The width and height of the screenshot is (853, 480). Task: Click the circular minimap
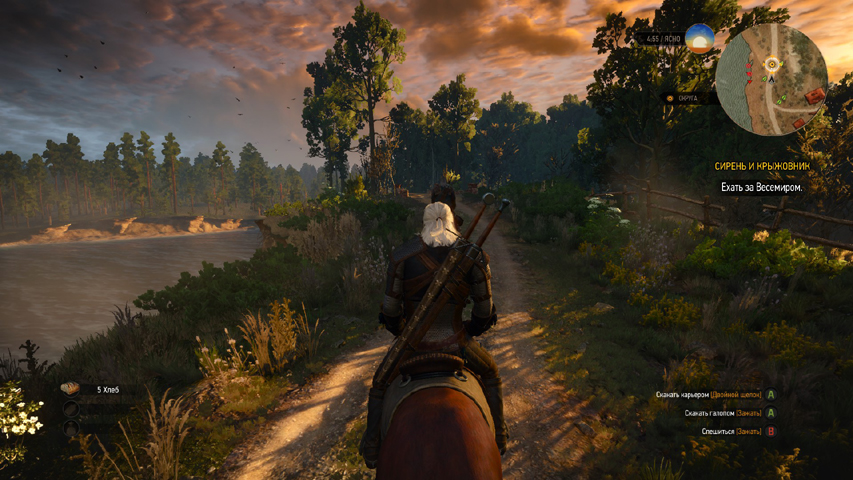coord(772,80)
